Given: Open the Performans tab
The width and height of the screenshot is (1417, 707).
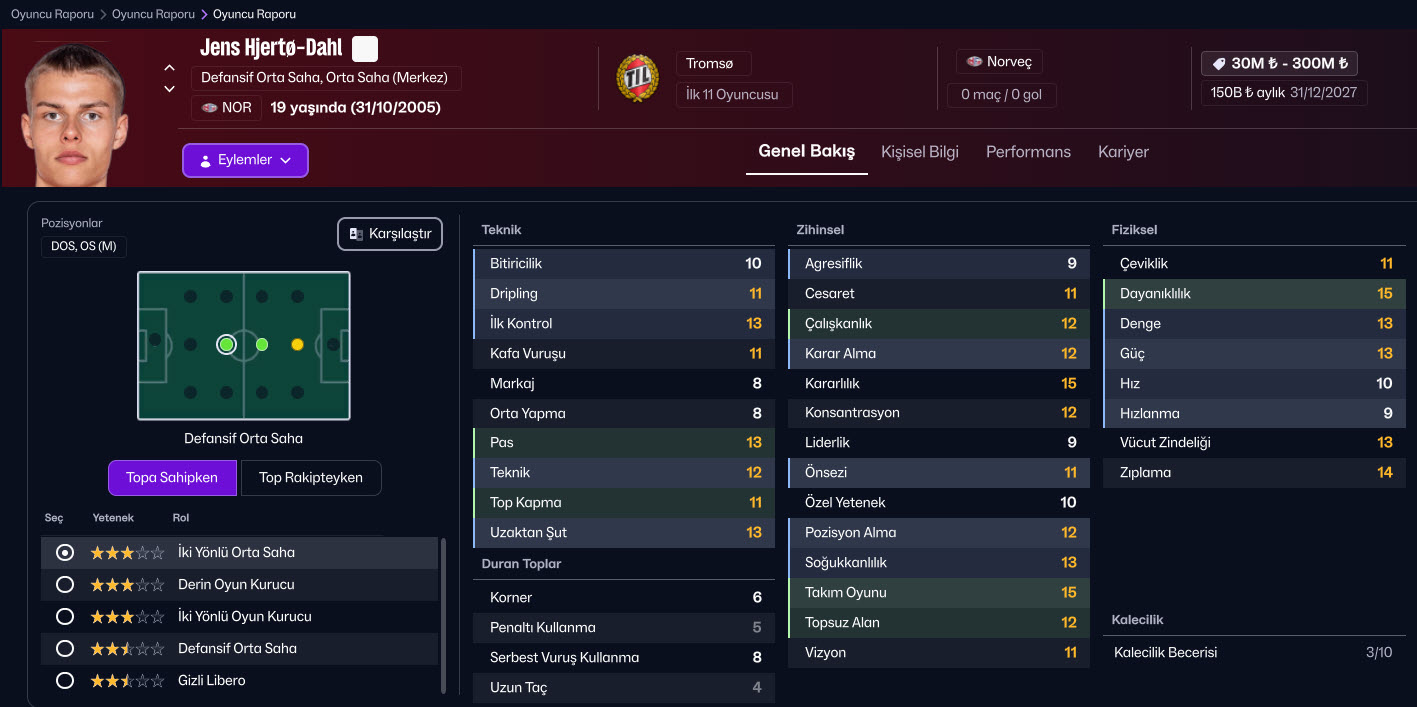Looking at the screenshot, I should point(1028,152).
